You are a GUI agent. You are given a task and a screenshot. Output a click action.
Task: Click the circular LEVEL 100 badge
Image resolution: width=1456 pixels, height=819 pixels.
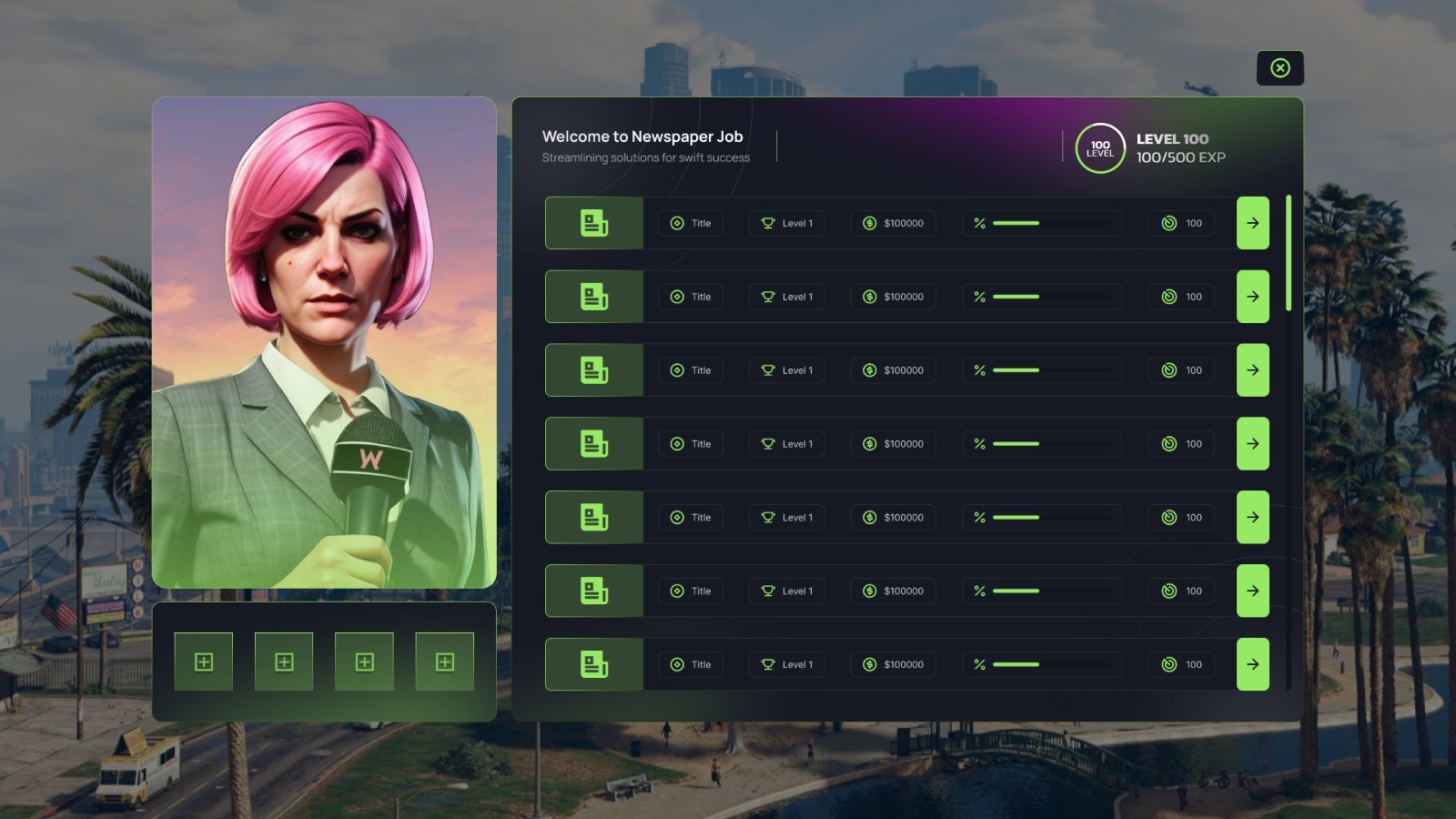pos(1099,147)
